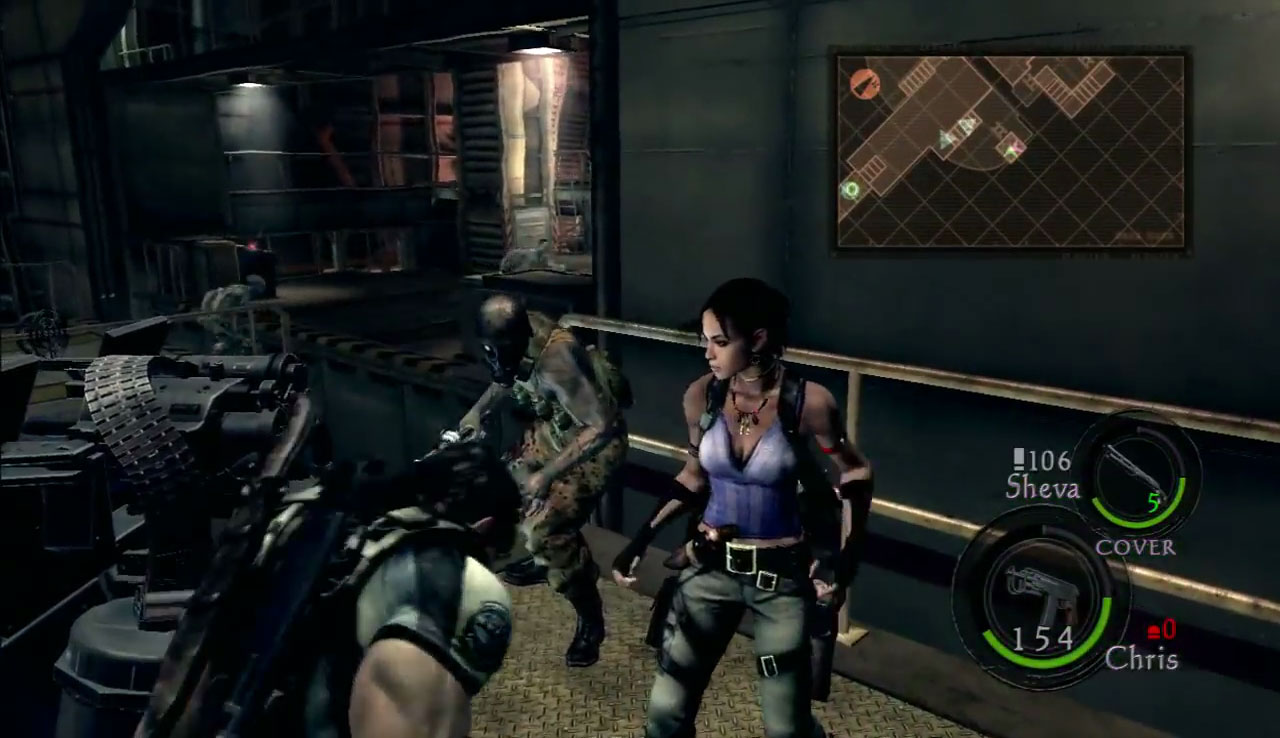This screenshot has width=1280, height=738.
Task: Select the green ring marker on the minimap
Action: point(851,189)
